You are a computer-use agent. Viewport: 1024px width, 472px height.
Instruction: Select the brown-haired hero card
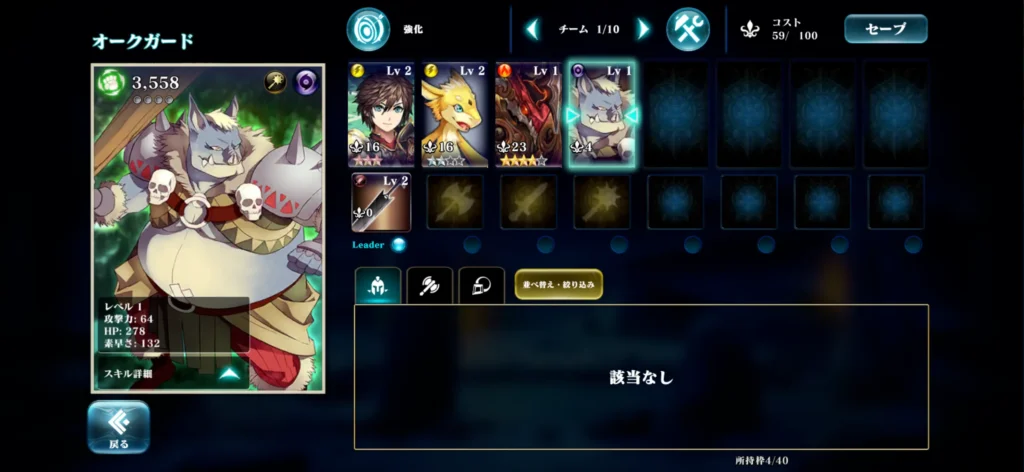click(x=380, y=114)
